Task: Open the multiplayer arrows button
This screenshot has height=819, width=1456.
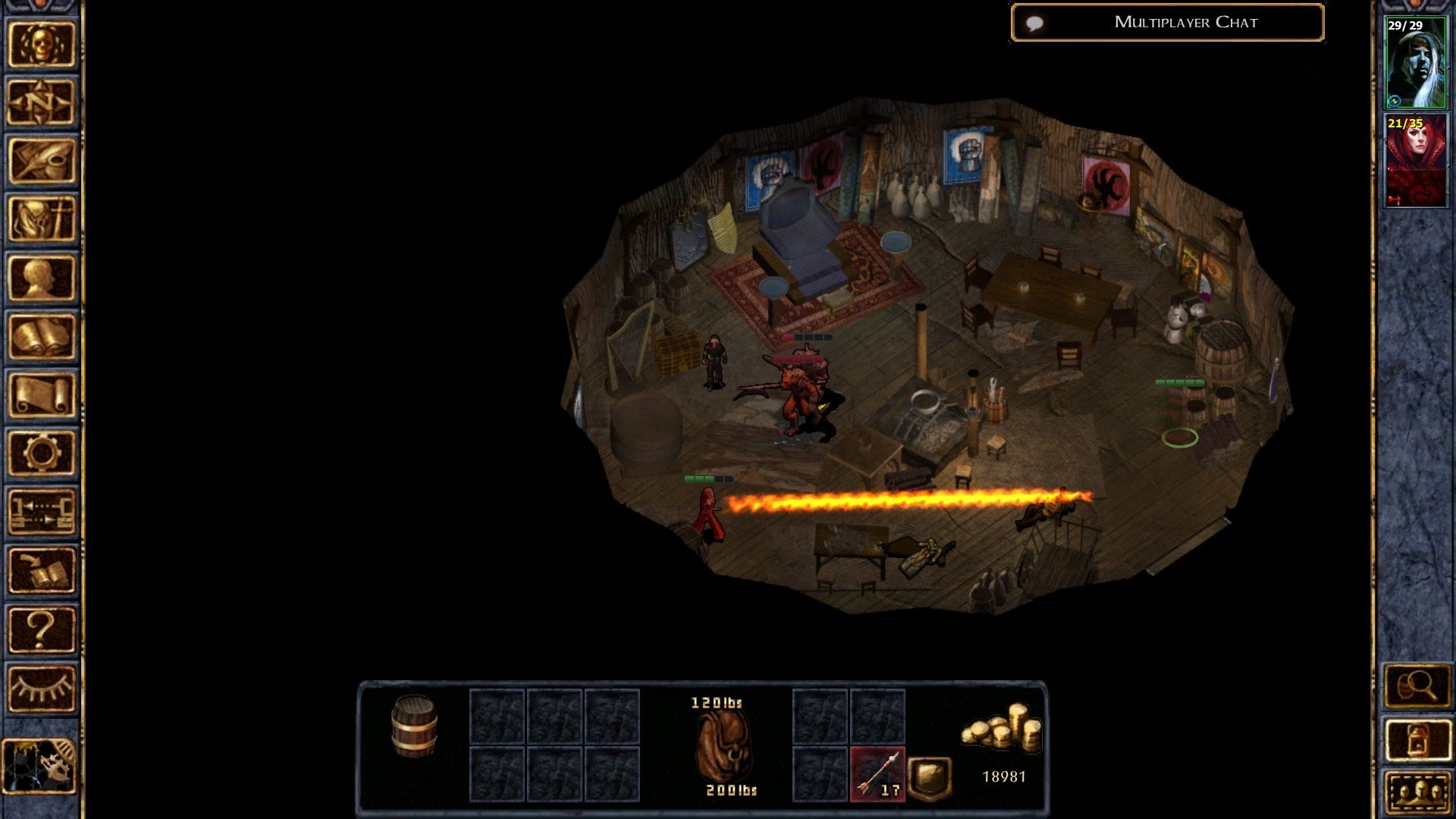Action: [x=42, y=511]
